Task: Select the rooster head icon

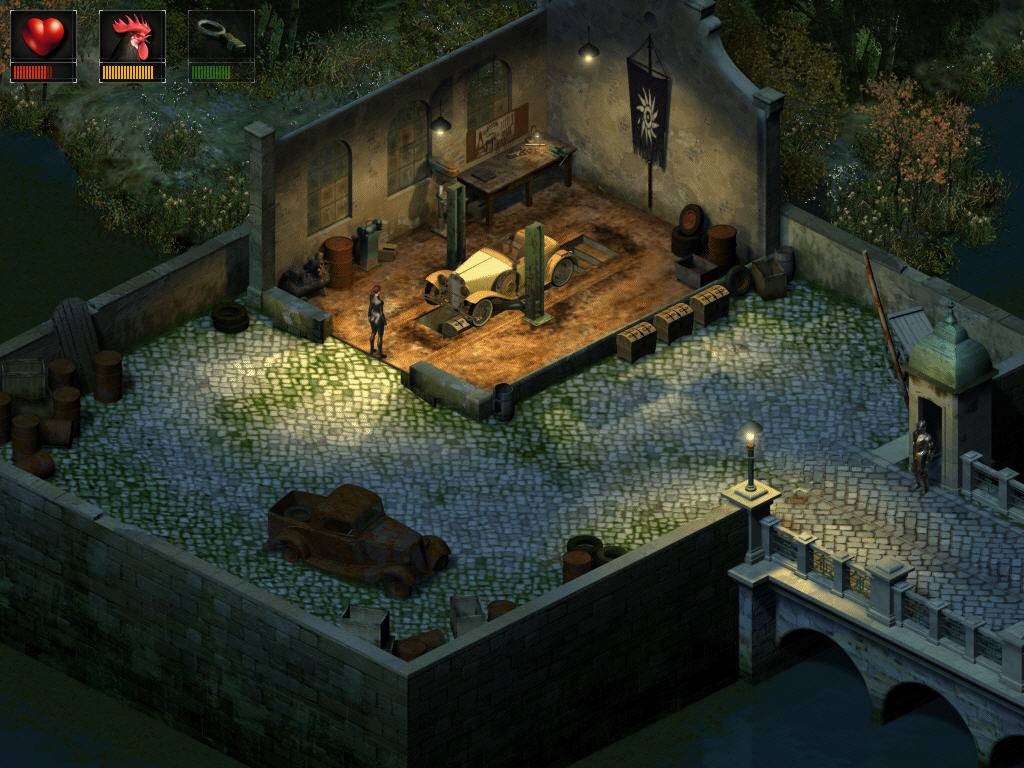Action: [132, 37]
